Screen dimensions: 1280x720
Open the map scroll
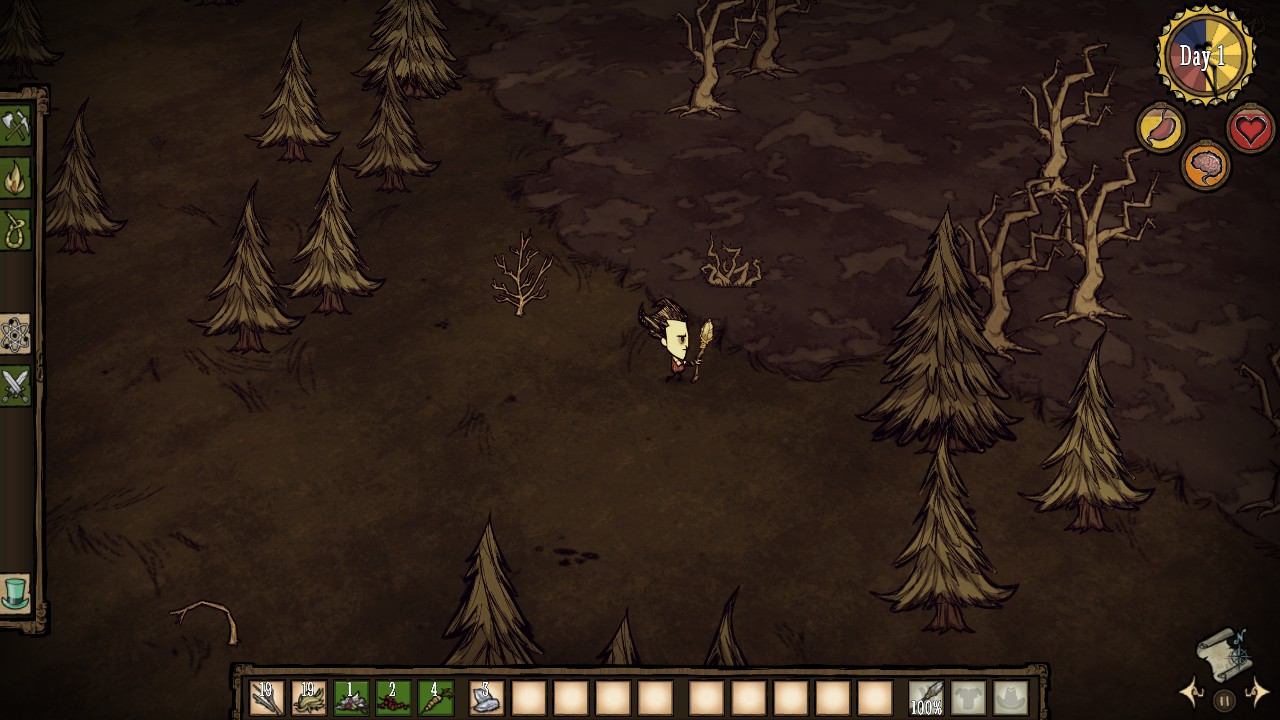(1225, 653)
